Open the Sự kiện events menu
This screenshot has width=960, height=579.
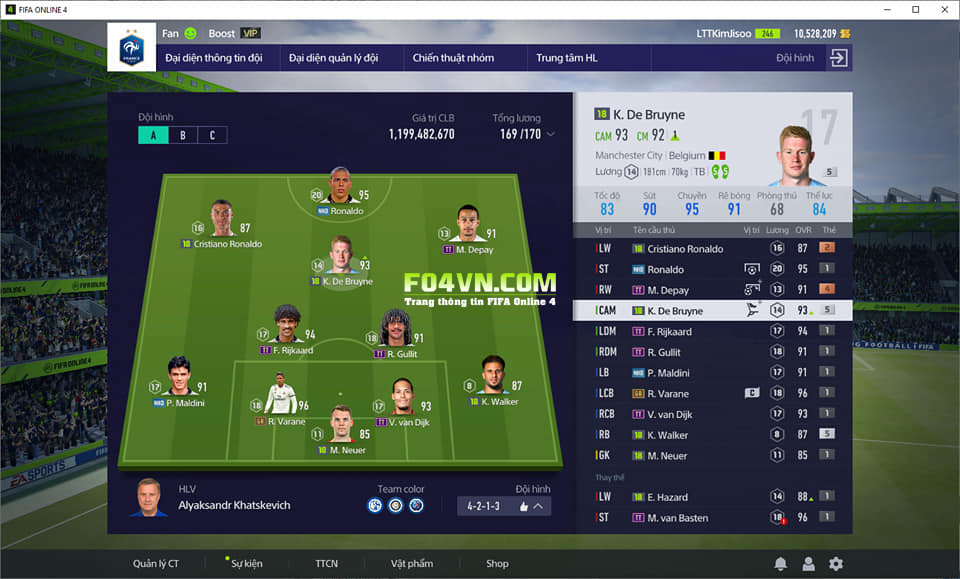point(246,563)
